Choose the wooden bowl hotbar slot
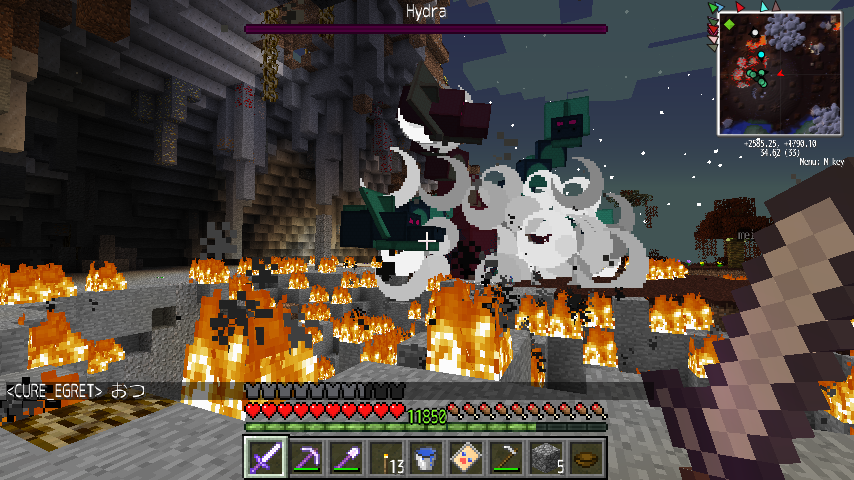This screenshot has width=854, height=480. coord(586,458)
